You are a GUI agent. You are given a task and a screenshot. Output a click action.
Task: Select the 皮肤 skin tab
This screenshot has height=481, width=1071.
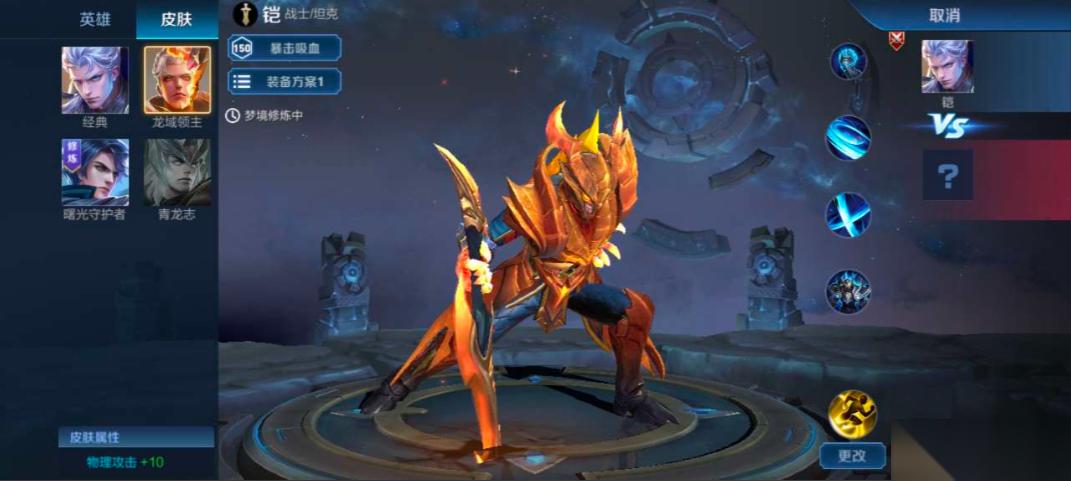[x=176, y=19]
